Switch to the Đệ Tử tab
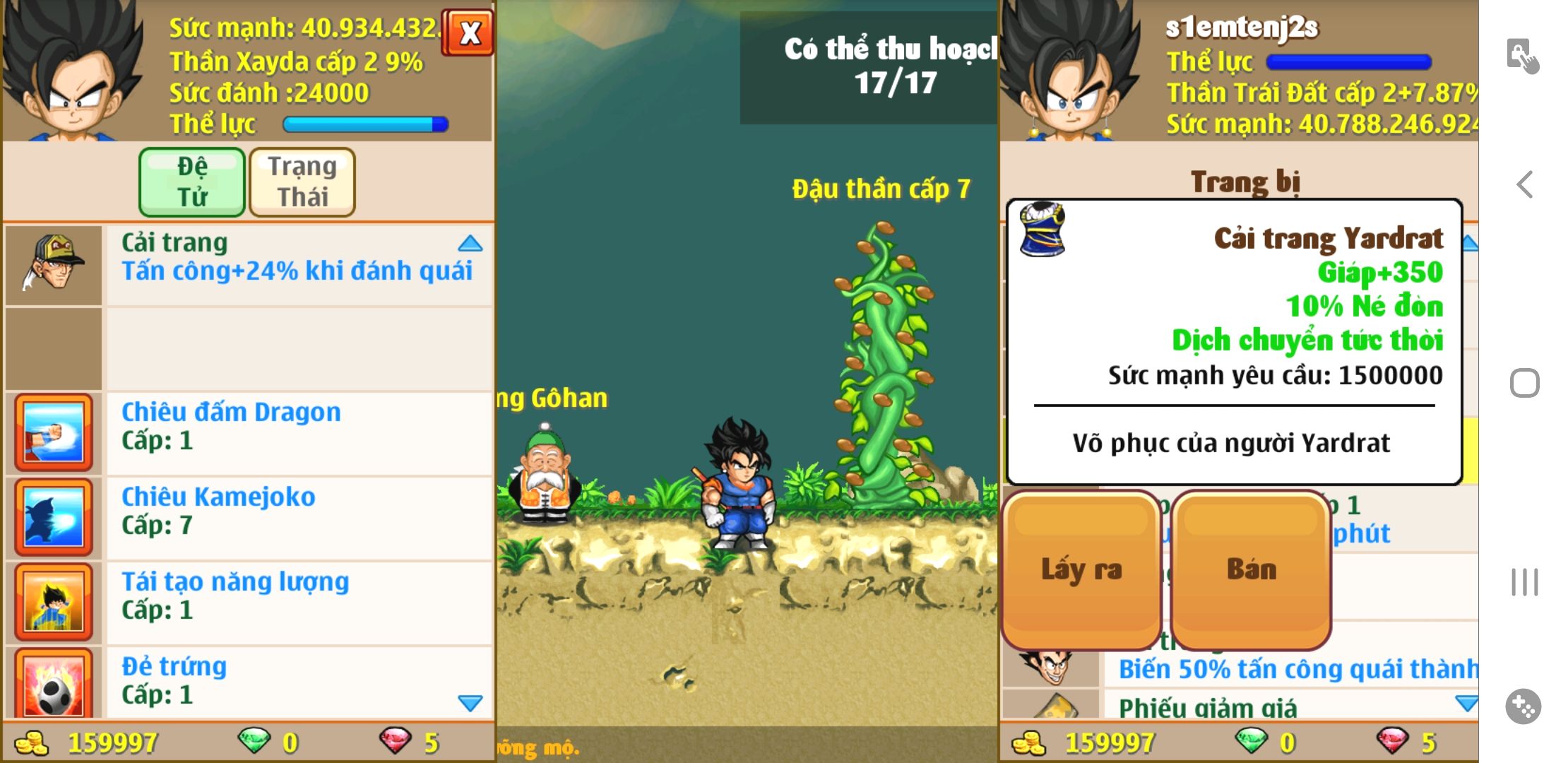The image size is (1568, 763). click(x=192, y=182)
